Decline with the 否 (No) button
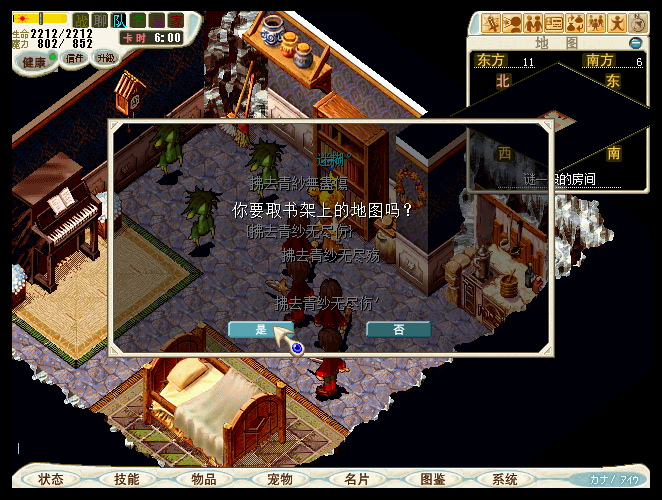 click(x=398, y=329)
